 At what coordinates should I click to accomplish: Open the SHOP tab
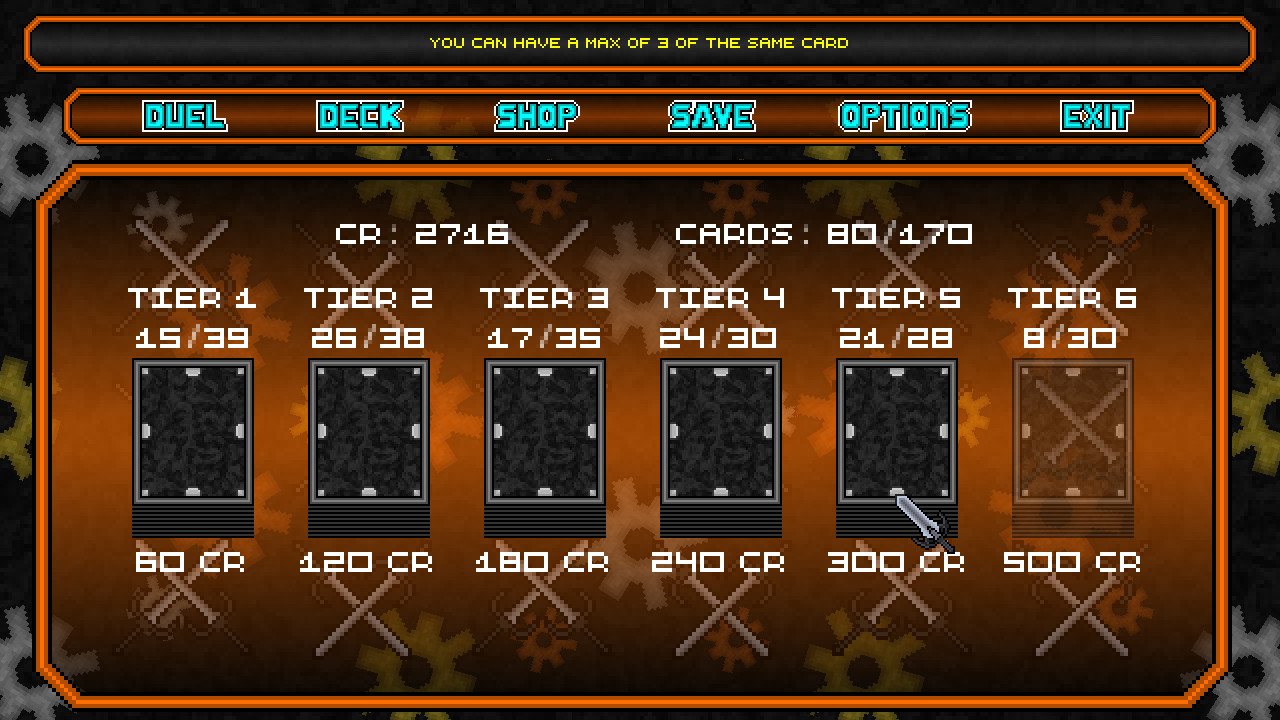pos(536,116)
